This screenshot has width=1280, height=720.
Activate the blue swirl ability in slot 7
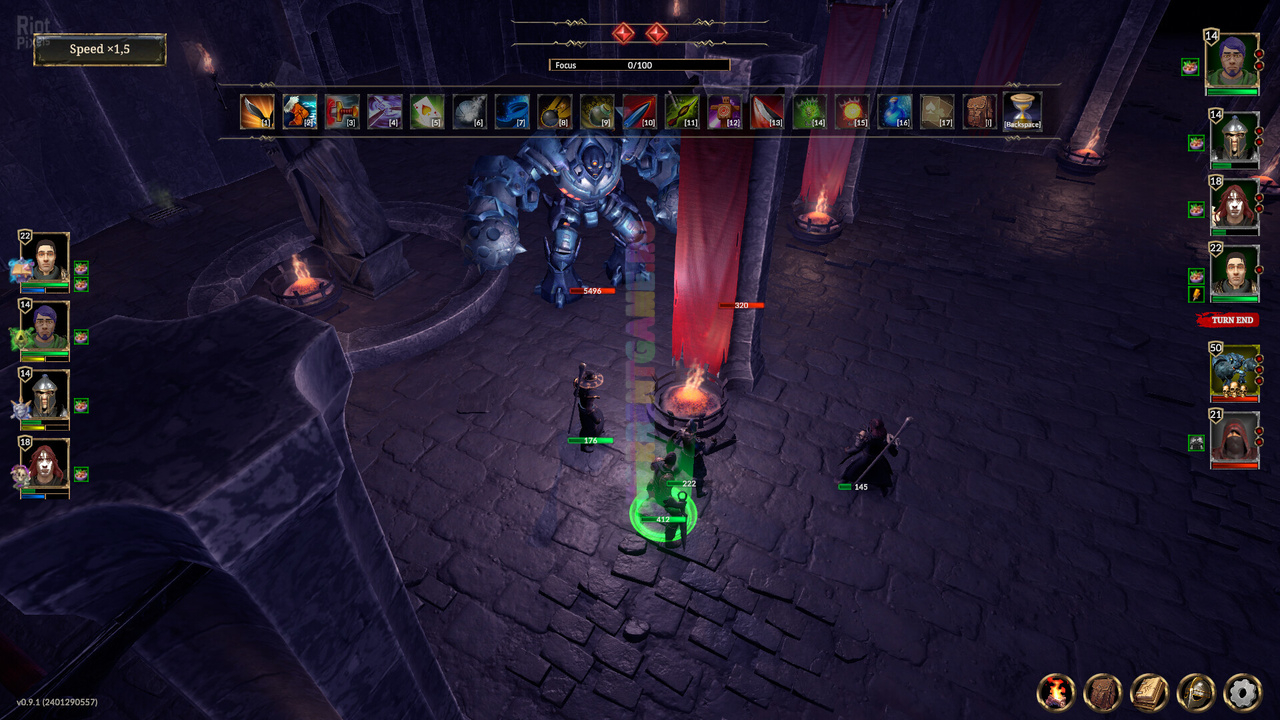coord(512,111)
